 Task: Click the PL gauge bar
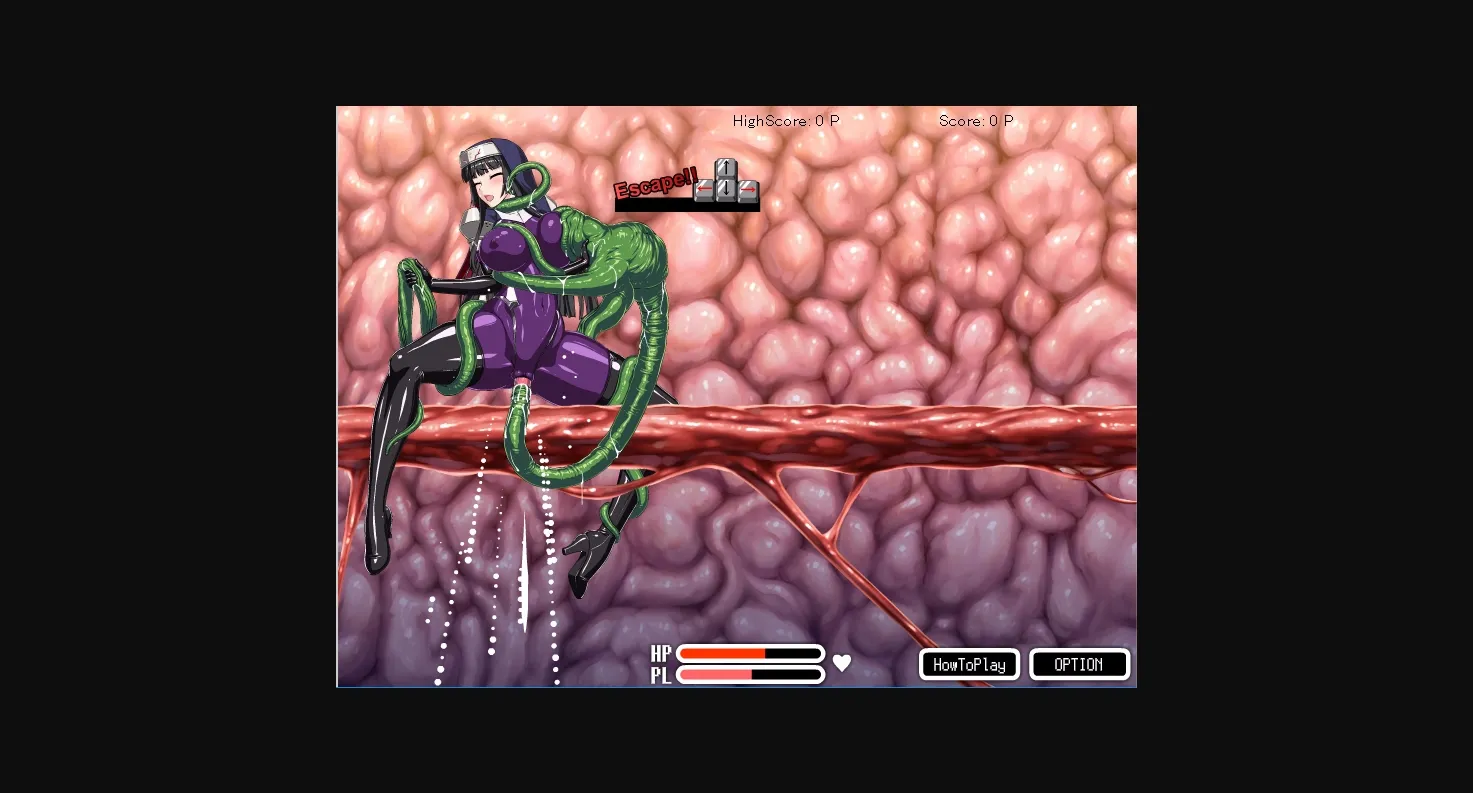click(748, 674)
